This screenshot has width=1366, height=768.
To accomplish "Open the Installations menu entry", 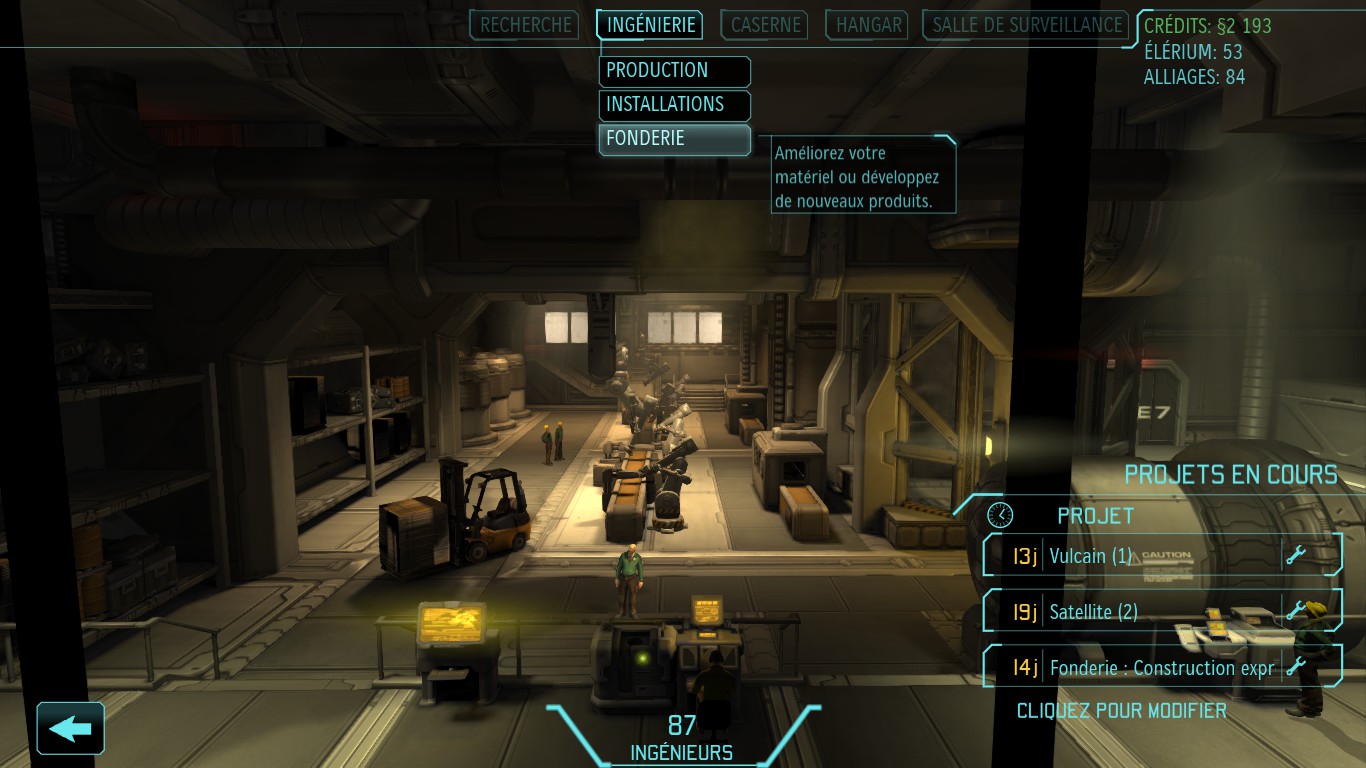I will point(674,105).
